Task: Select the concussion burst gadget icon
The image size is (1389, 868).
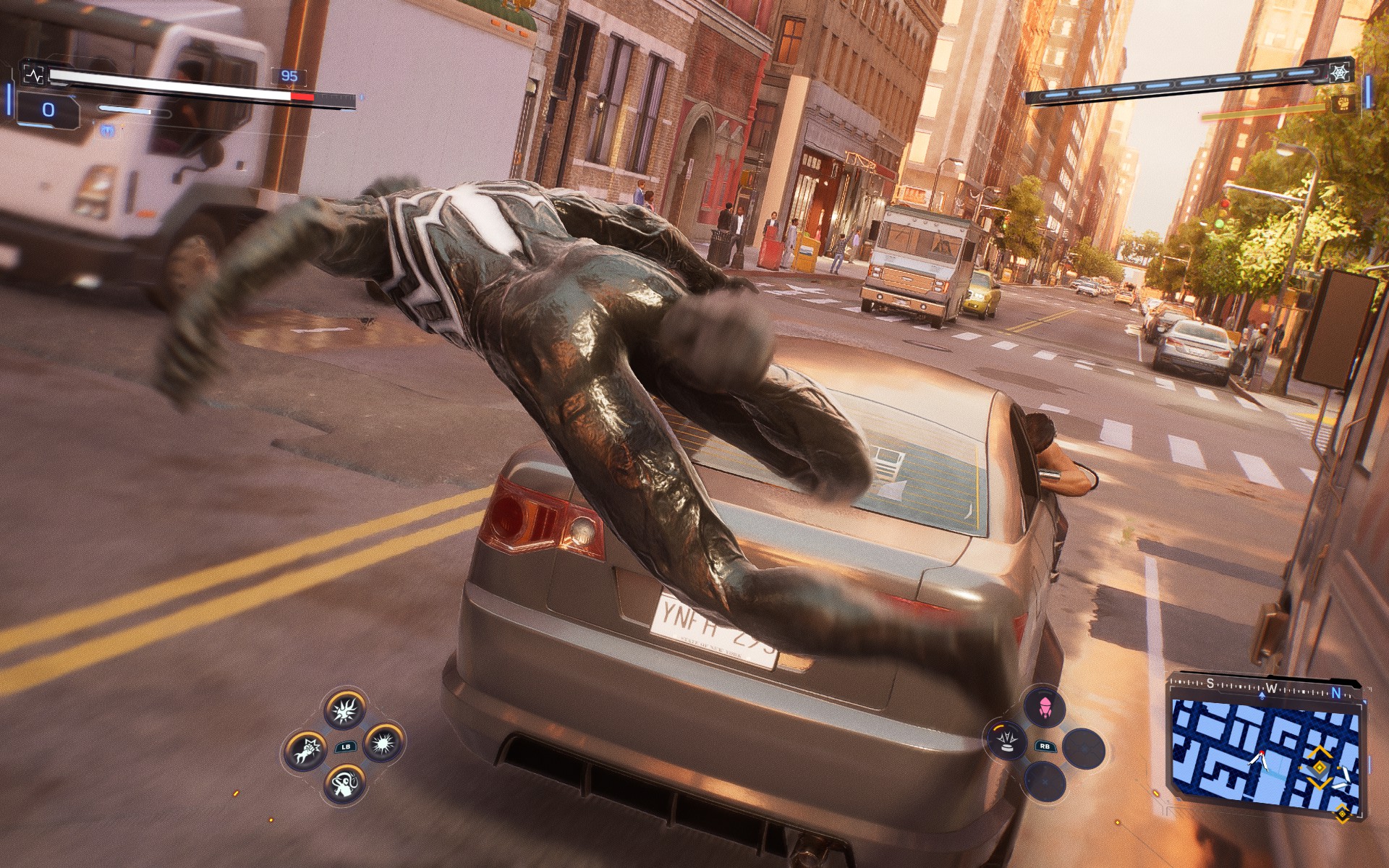Action: click(1006, 741)
